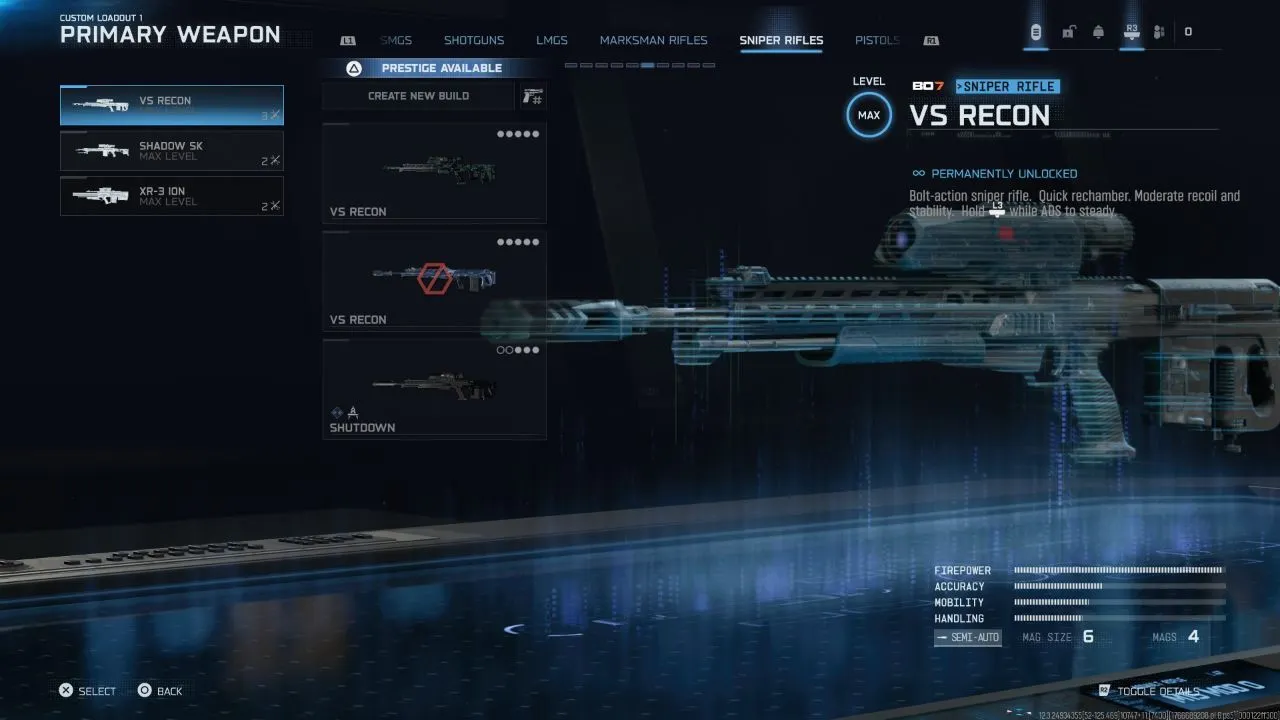Click the R1 shoulder icon to page categories right
The height and width of the screenshot is (720, 1280).
pos(930,40)
